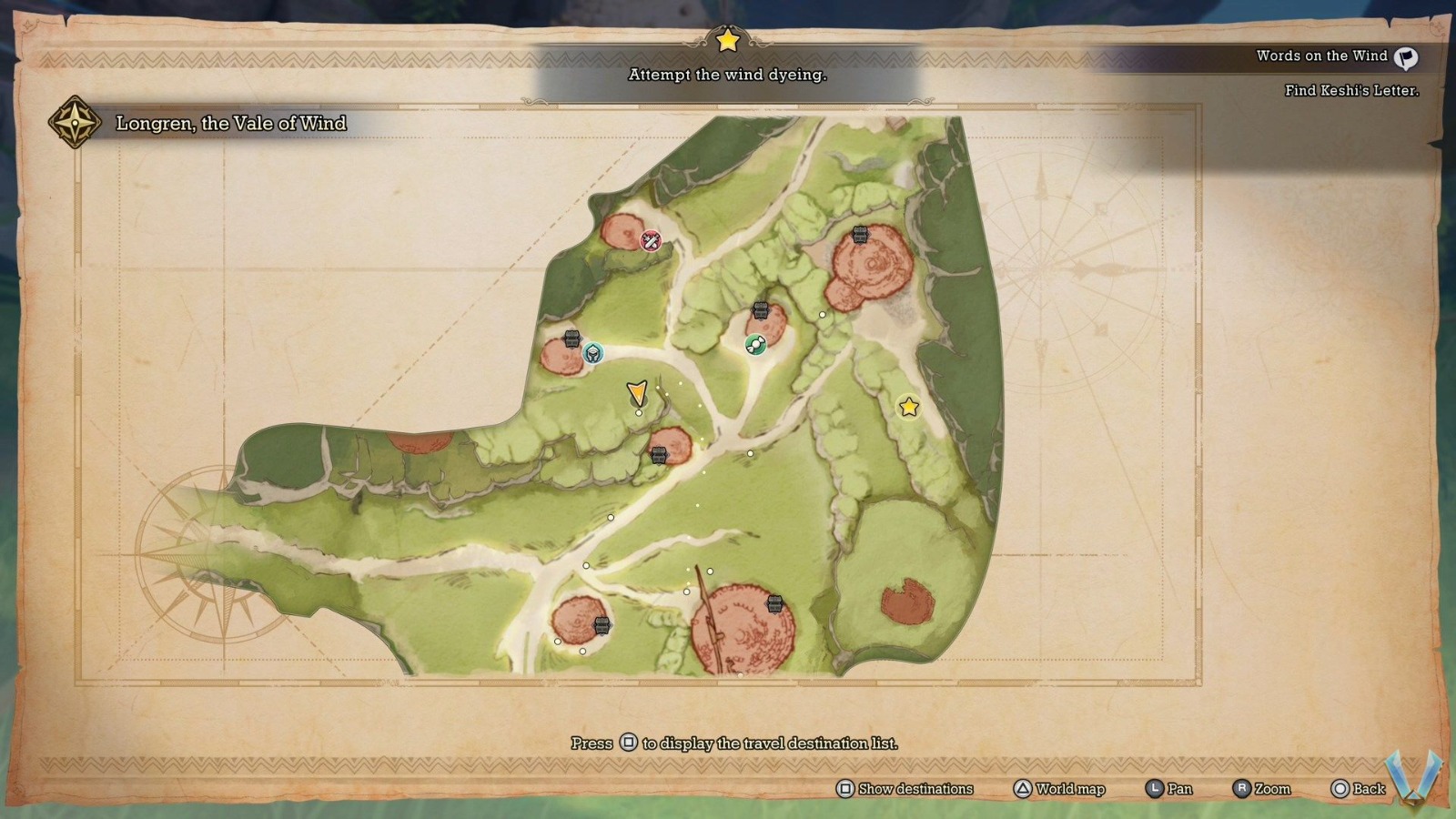1456x819 pixels.
Task: Click the chest icon above the green candy marker
Action: (x=761, y=311)
